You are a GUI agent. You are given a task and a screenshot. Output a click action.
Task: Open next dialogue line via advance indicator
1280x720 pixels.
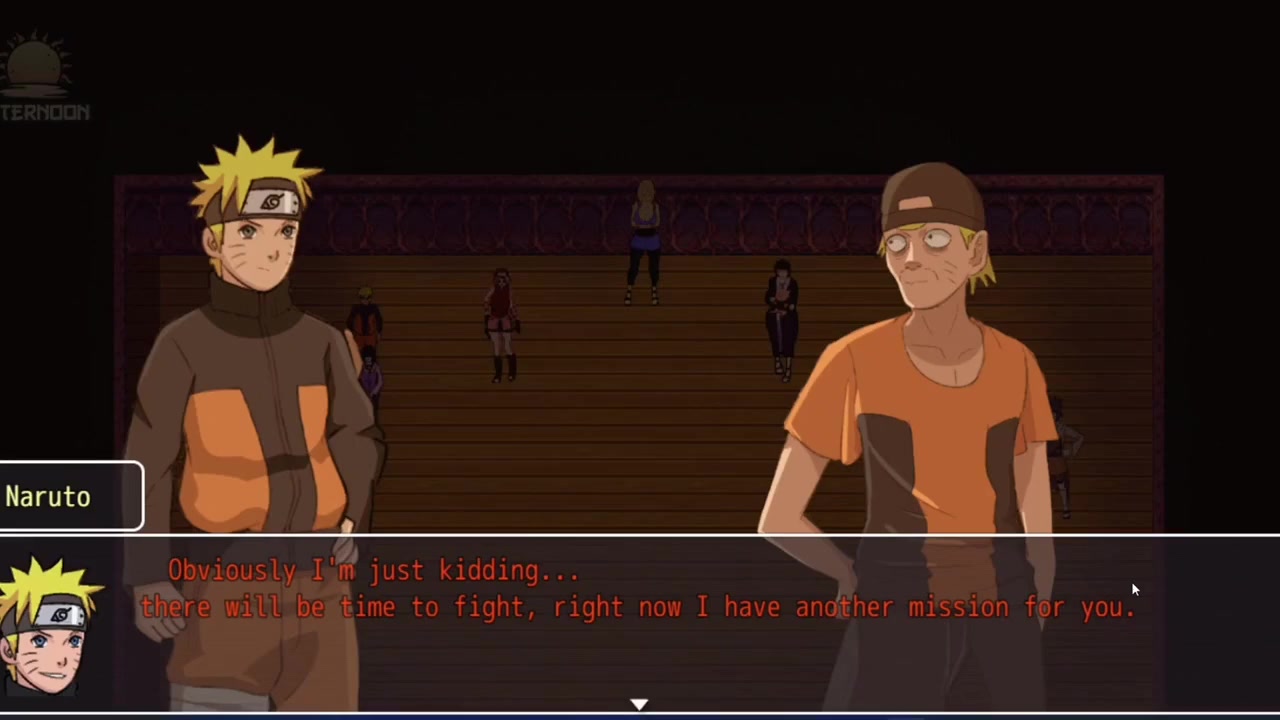tap(640, 705)
